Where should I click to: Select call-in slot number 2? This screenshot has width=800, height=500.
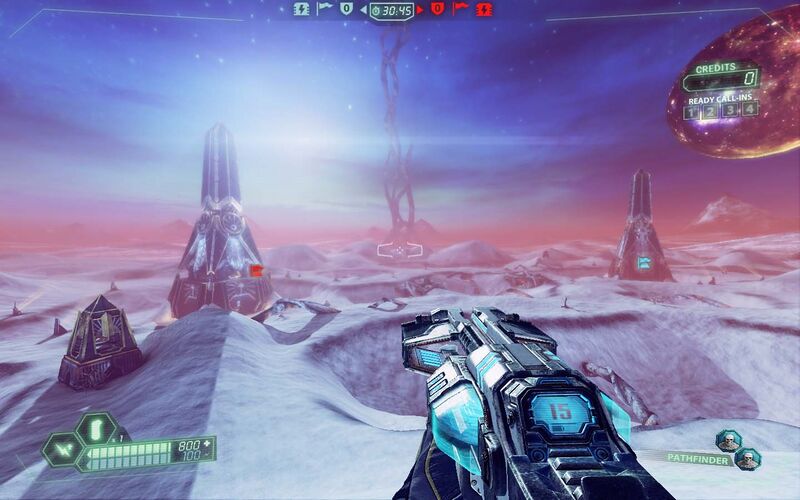tap(709, 111)
